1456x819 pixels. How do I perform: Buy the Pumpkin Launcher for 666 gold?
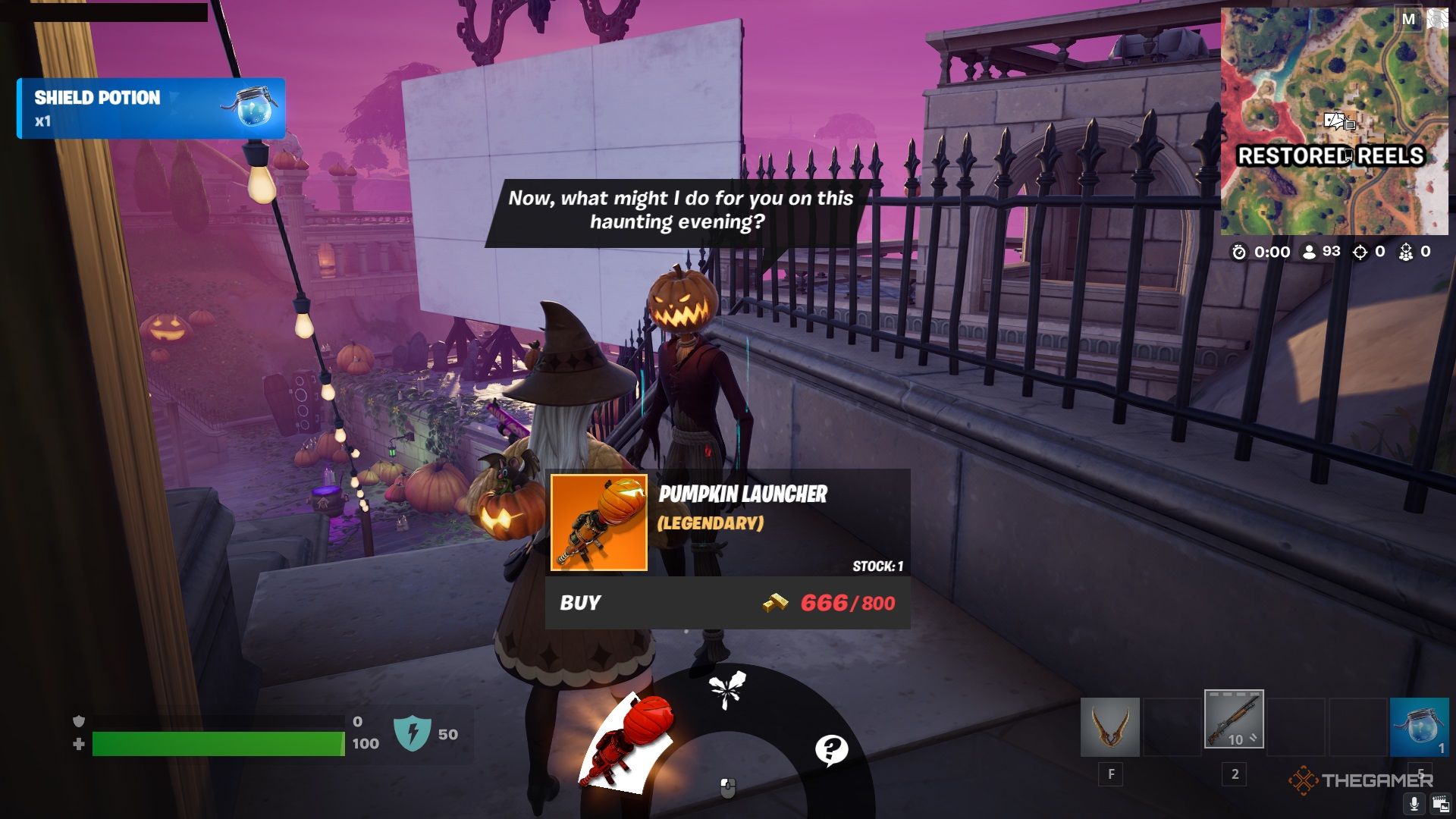point(726,603)
